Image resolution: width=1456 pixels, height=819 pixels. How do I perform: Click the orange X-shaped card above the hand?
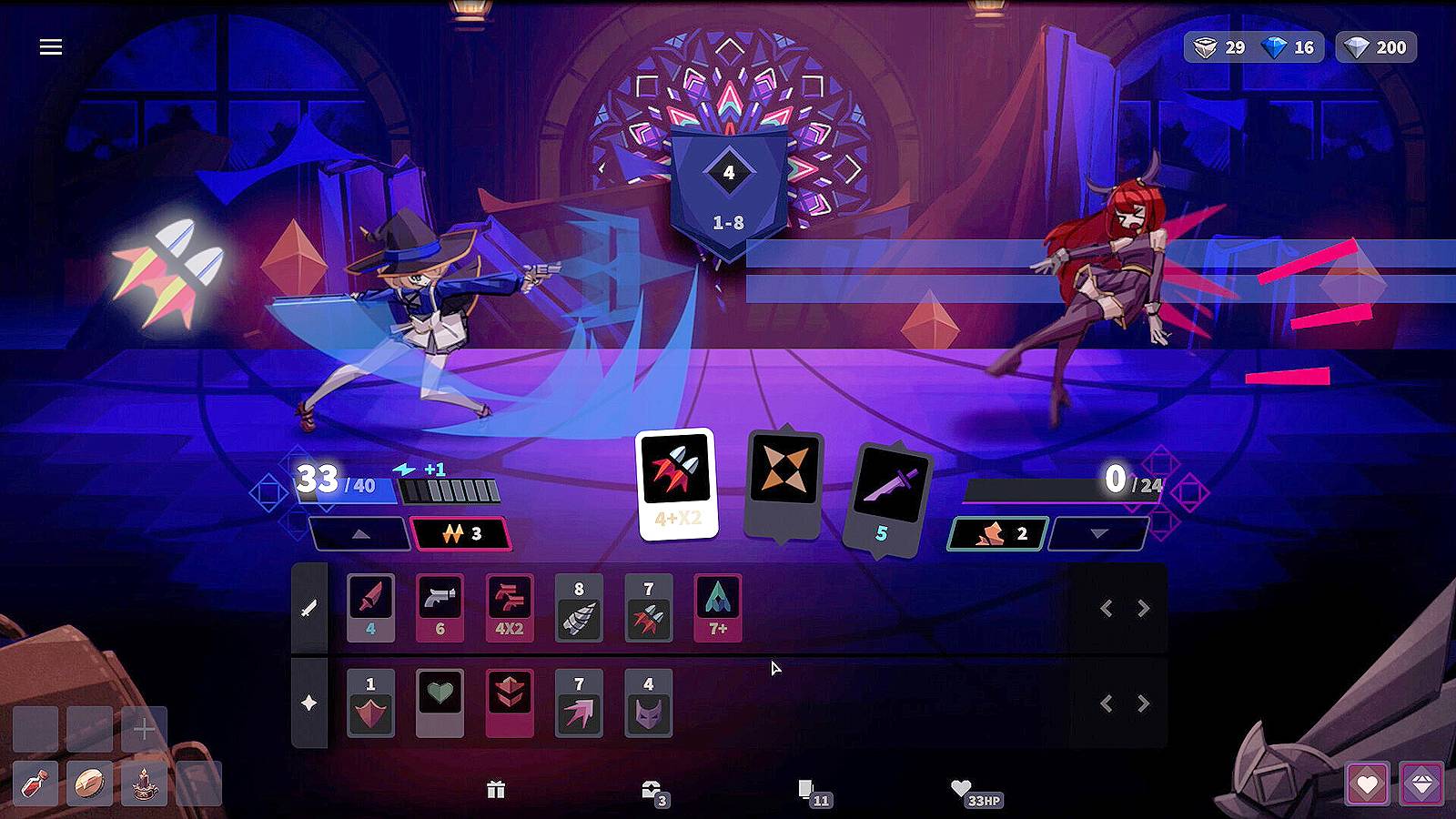point(786,482)
